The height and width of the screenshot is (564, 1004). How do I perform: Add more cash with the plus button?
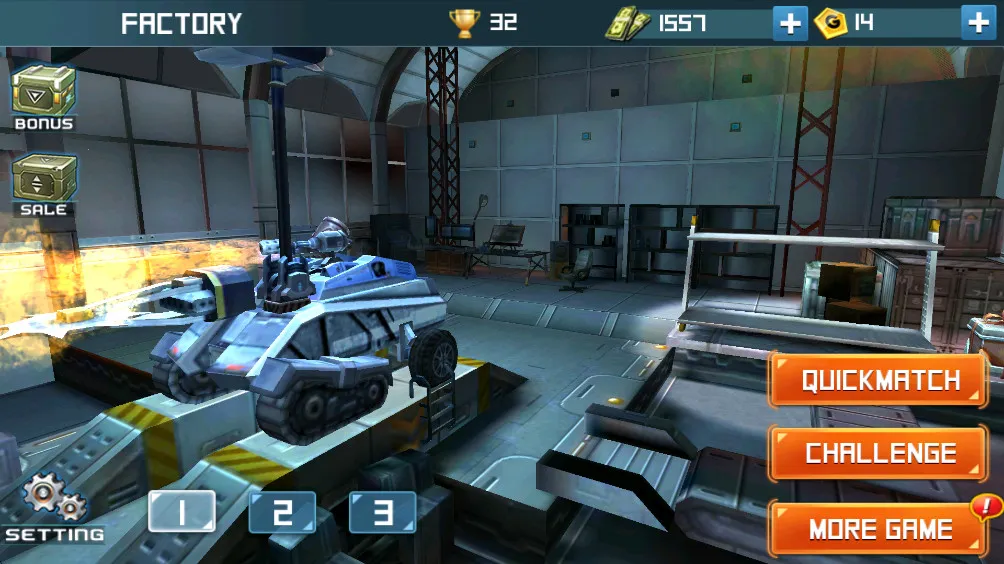[790, 23]
